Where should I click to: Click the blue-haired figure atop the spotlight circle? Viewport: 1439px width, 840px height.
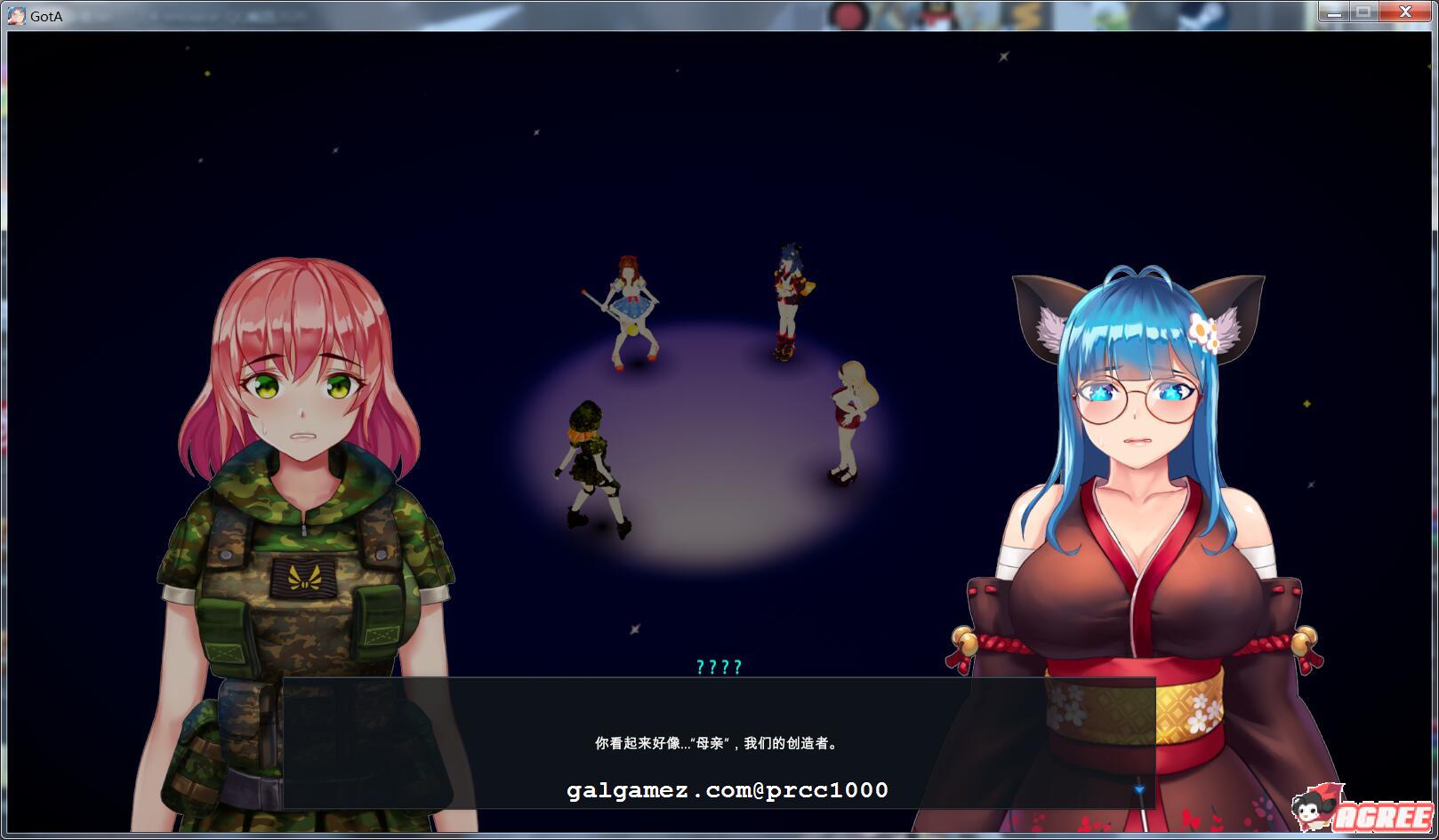[787, 293]
